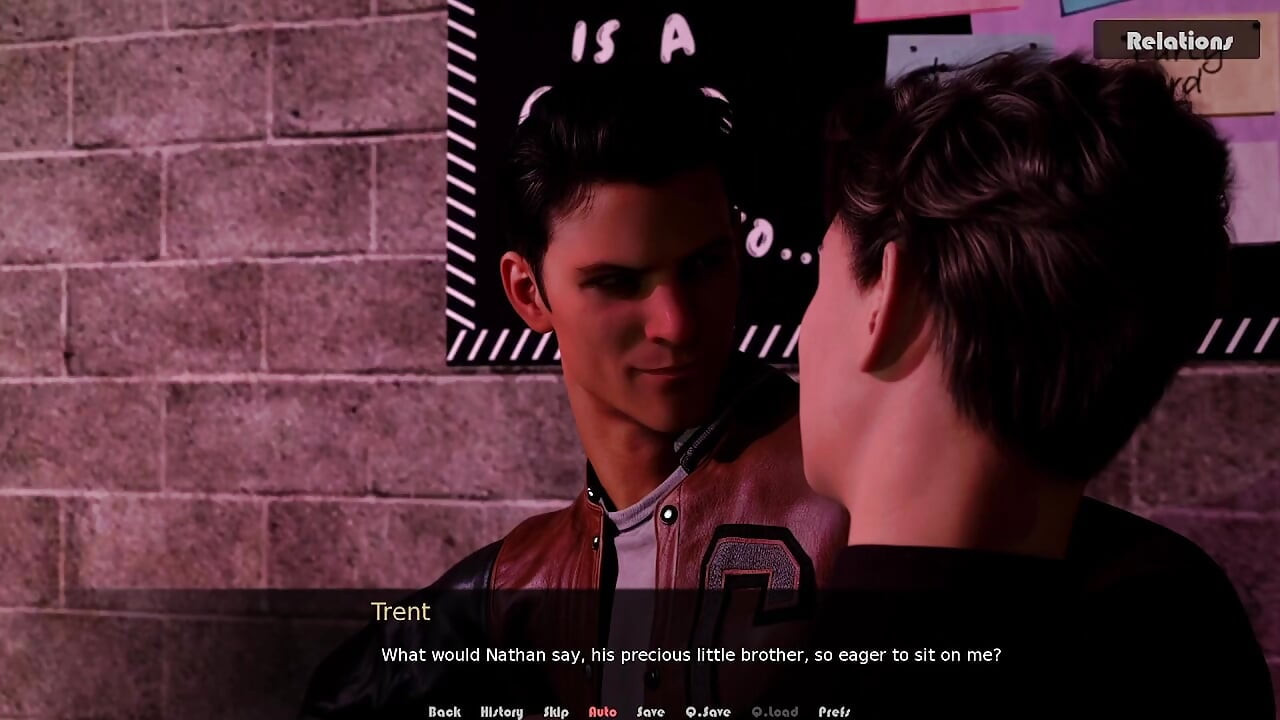Toggle Auto dialogue advance
Screen dimensions: 1280x720
point(602,712)
